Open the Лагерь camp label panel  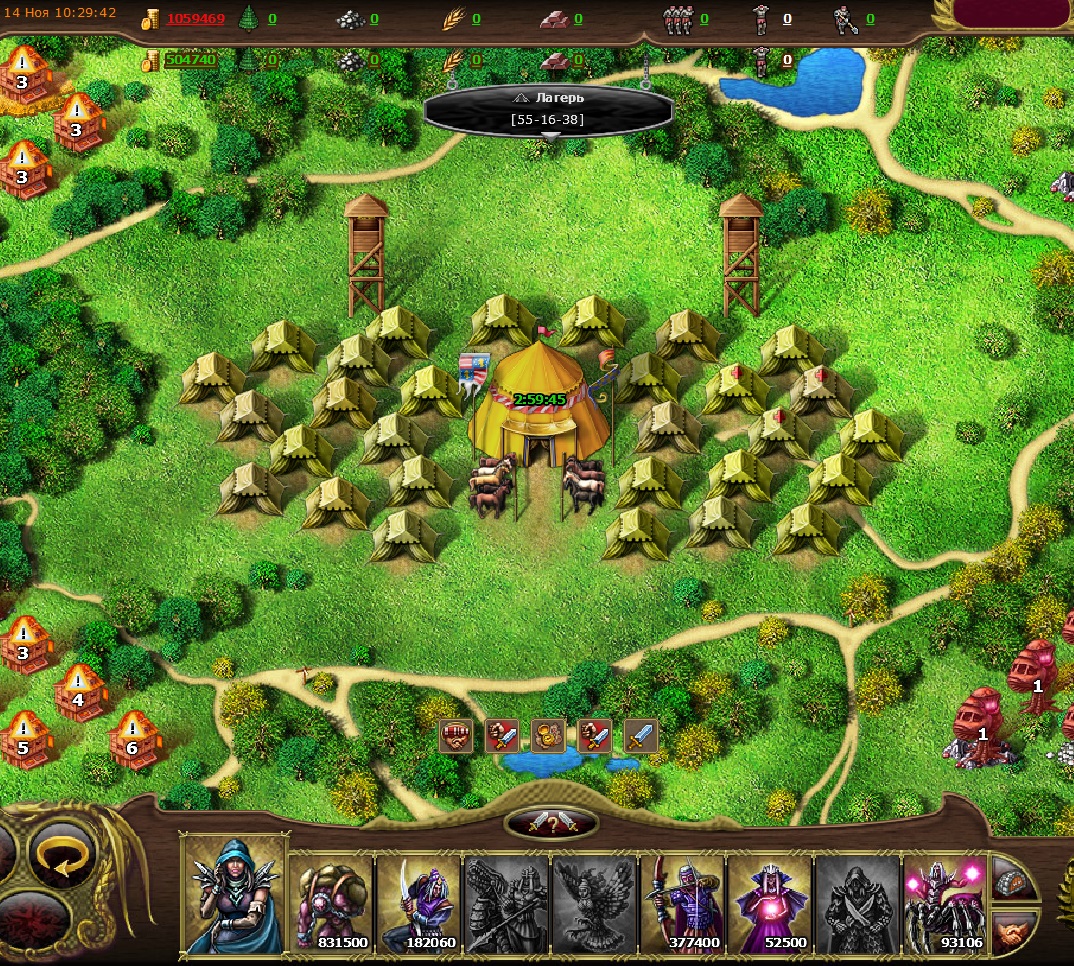[x=548, y=109]
